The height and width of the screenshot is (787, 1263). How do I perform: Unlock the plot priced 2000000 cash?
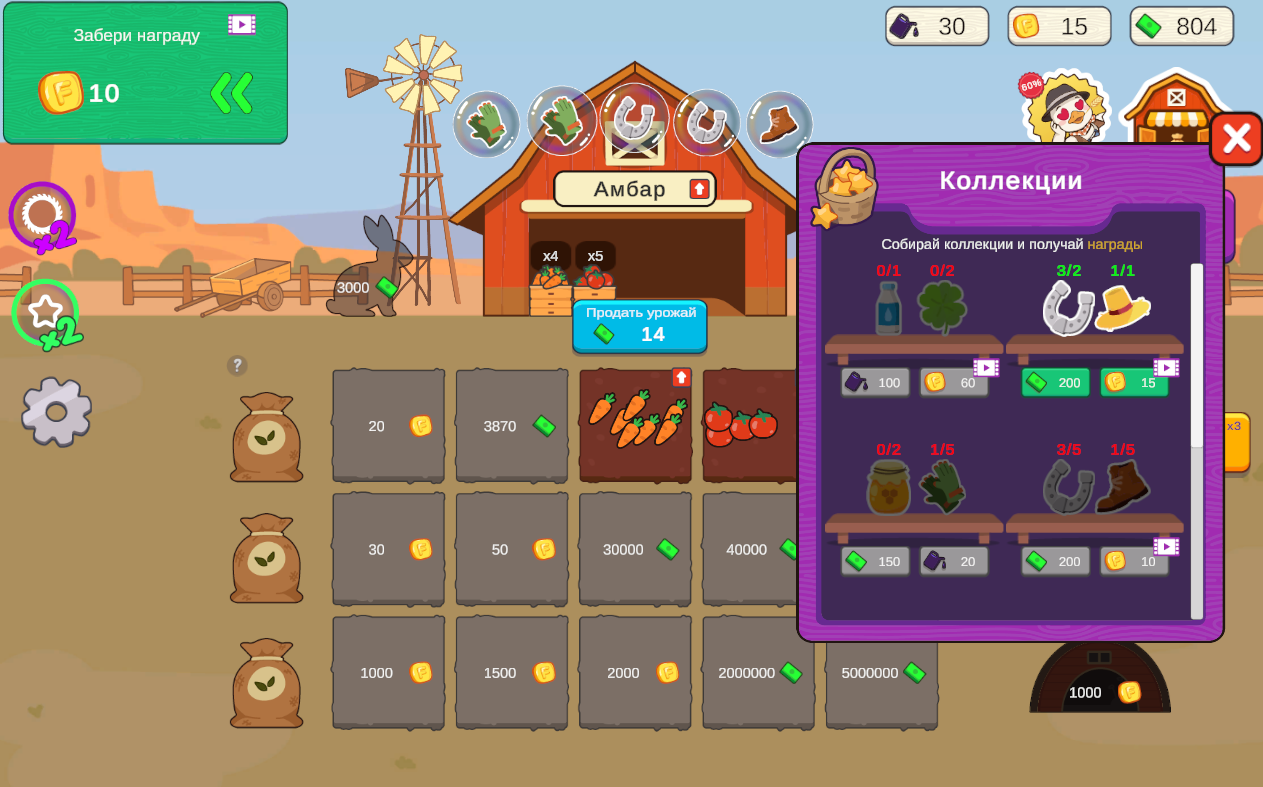coord(758,672)
